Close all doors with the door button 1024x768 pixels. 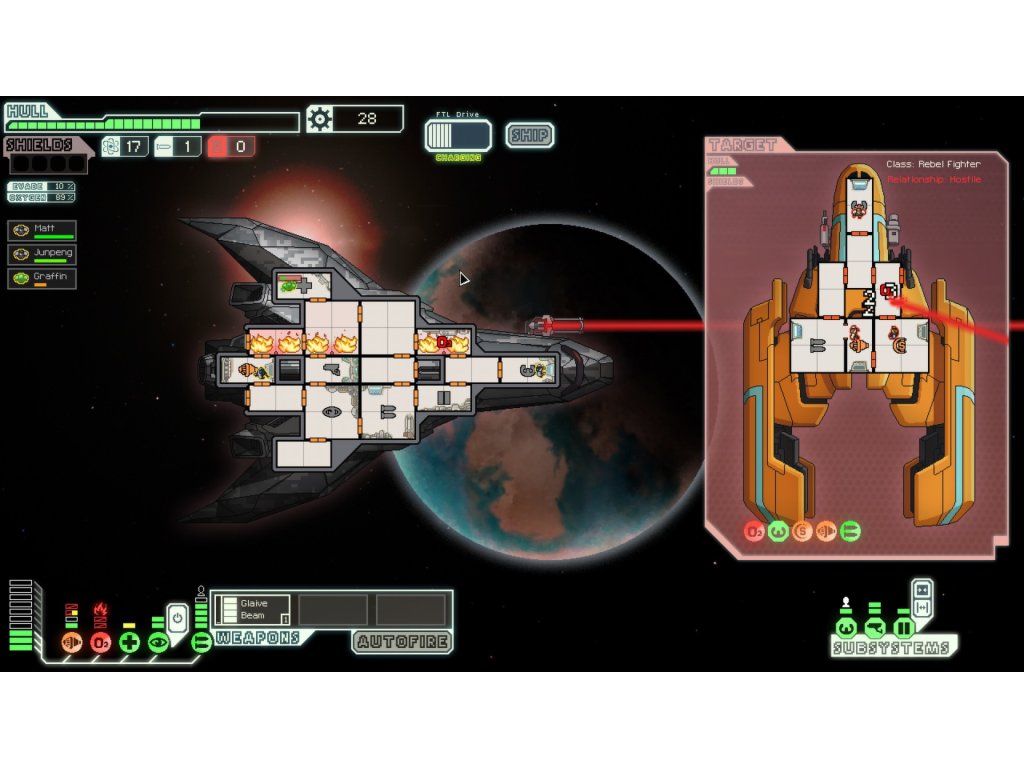pos(922,589)
